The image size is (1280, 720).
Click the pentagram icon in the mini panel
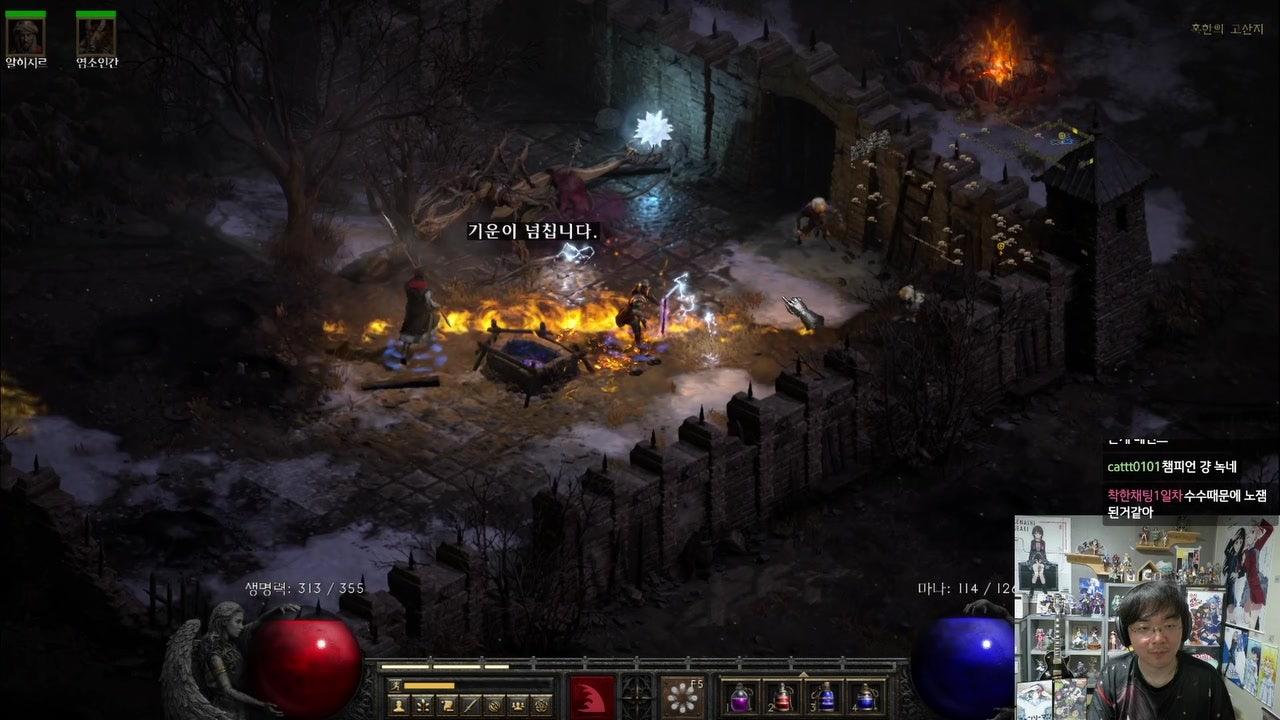tap(542, 705)
